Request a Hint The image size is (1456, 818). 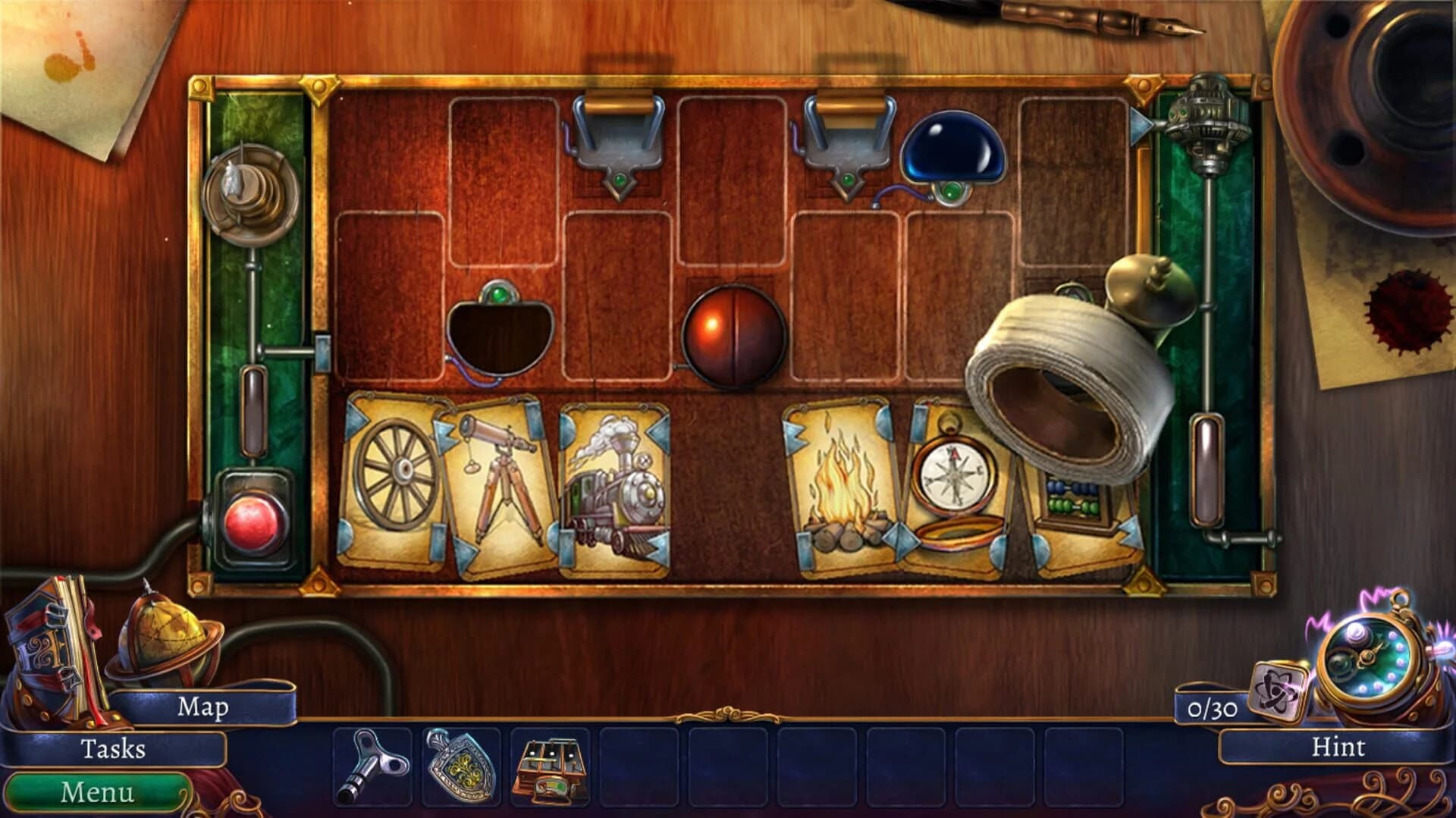click(x=1338, y=747)
